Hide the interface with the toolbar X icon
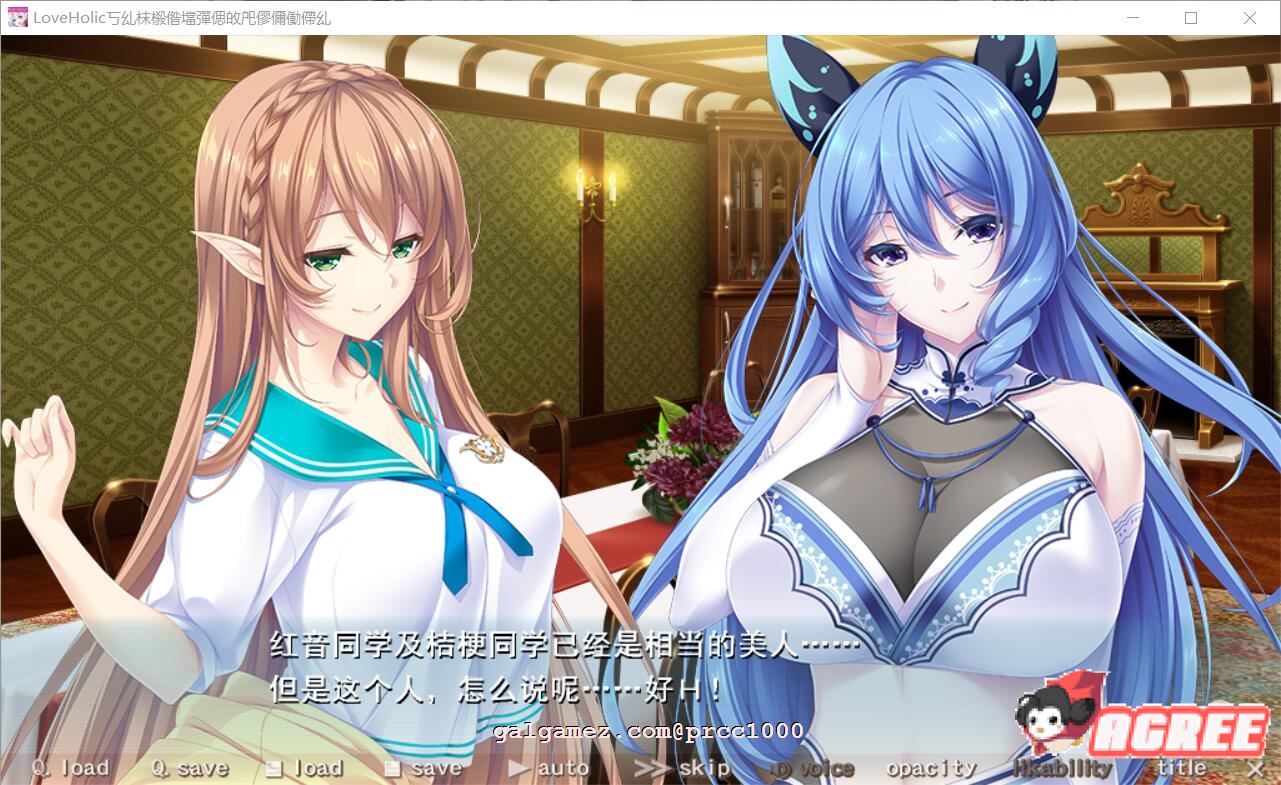 1256,770
